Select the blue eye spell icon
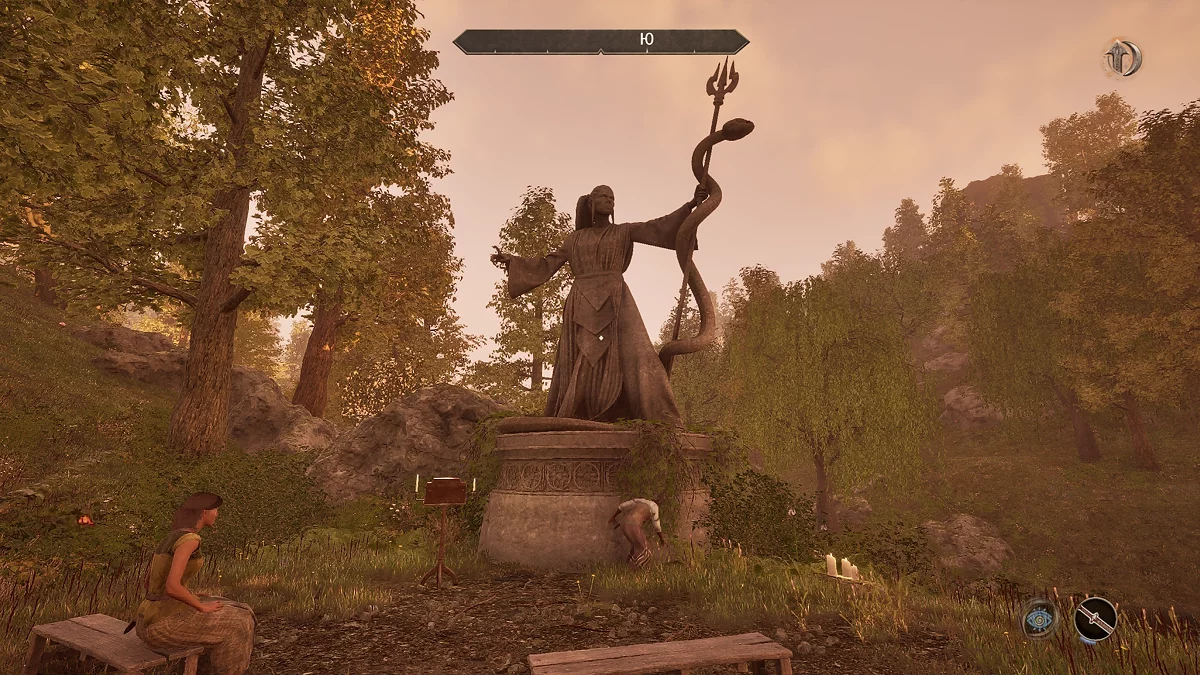This screenshot has height=675, width=1200. [x=1040, y=619]
